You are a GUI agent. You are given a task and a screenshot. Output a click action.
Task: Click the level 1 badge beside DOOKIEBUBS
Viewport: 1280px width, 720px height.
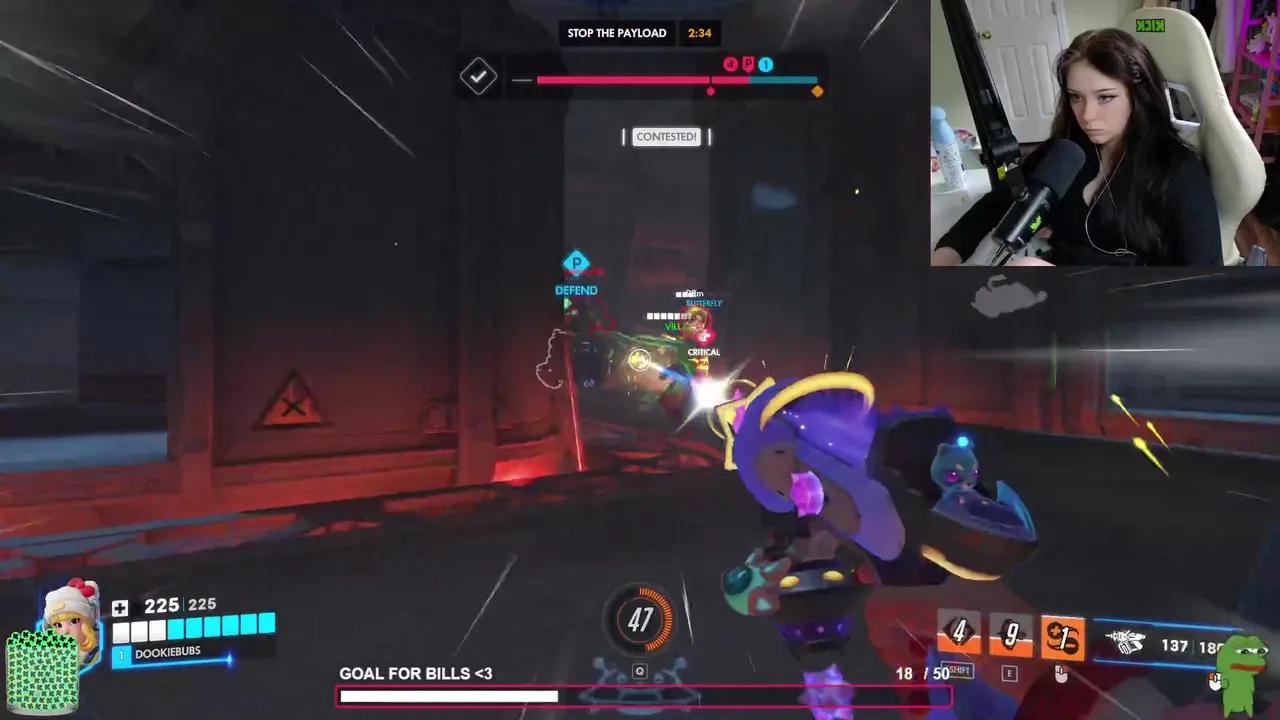121,655
